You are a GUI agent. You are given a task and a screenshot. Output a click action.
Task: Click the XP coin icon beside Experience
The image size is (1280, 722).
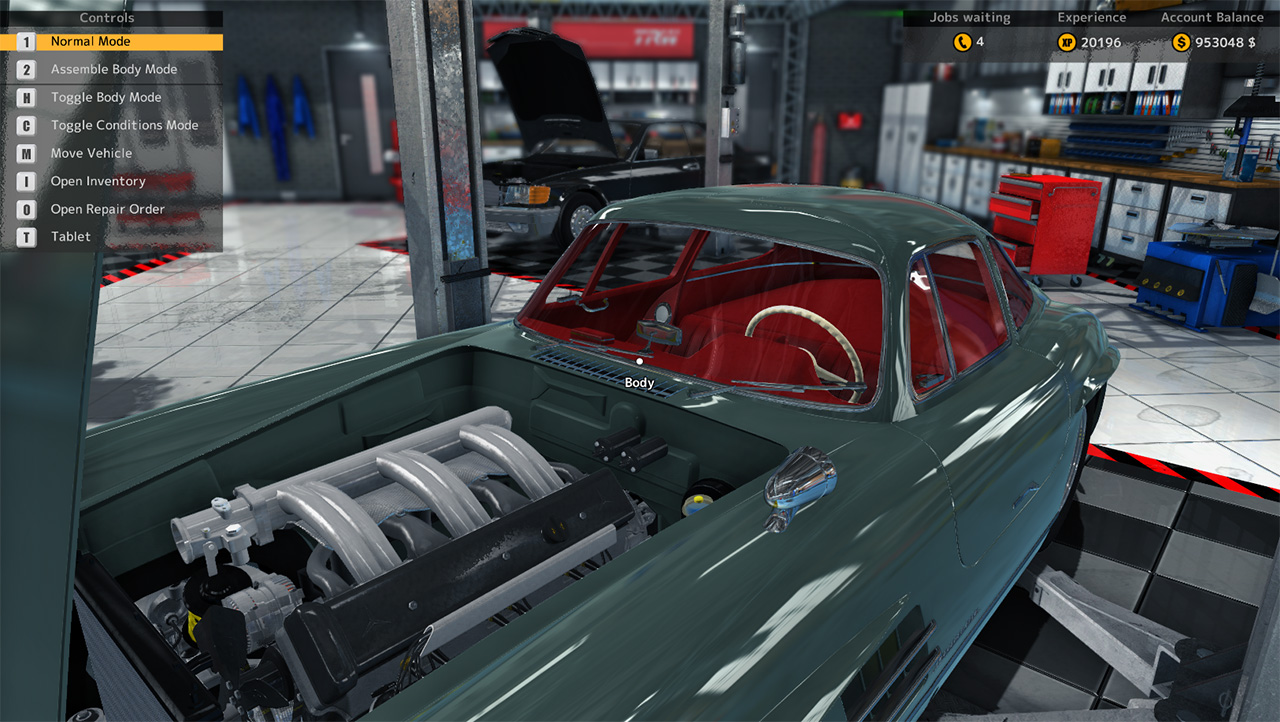[1065, 42]
